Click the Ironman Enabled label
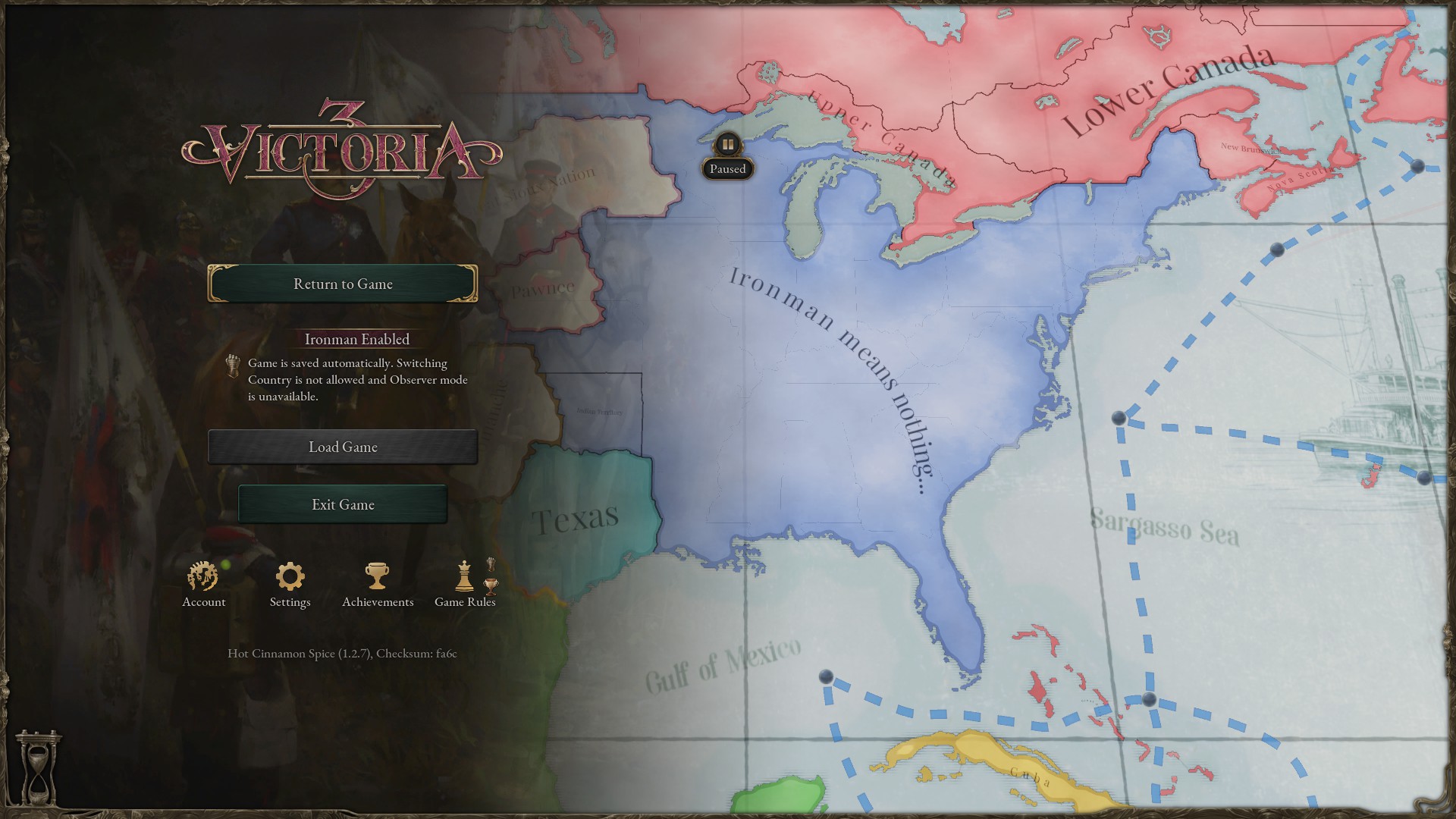Image resolution: width=1456 pixels, height=819 pixels. 356,339
